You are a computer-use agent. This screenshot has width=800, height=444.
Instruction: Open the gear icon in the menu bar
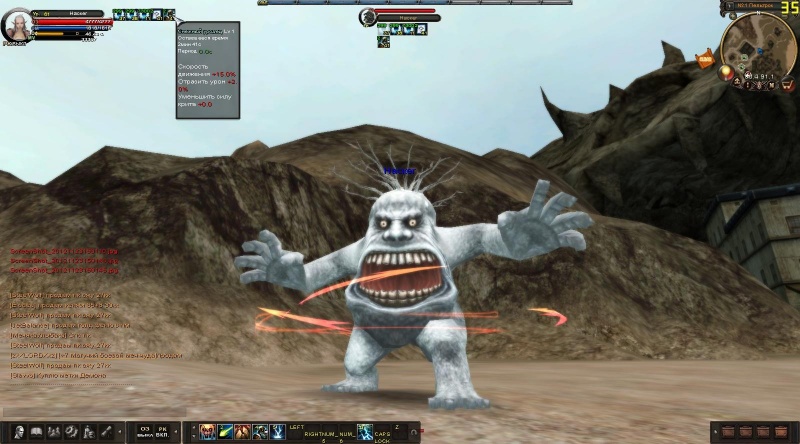tap(70, 431)
